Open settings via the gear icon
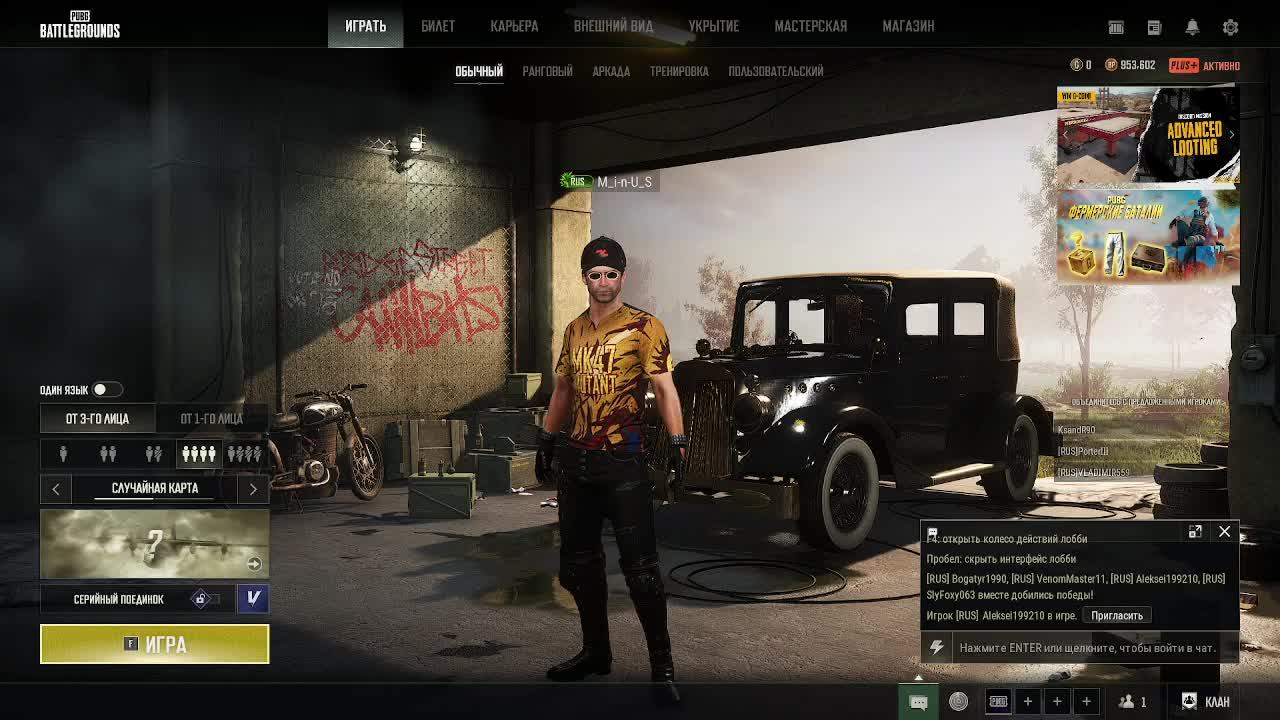This screenshot has width=1280, height=720. [x=1231, y=27]
